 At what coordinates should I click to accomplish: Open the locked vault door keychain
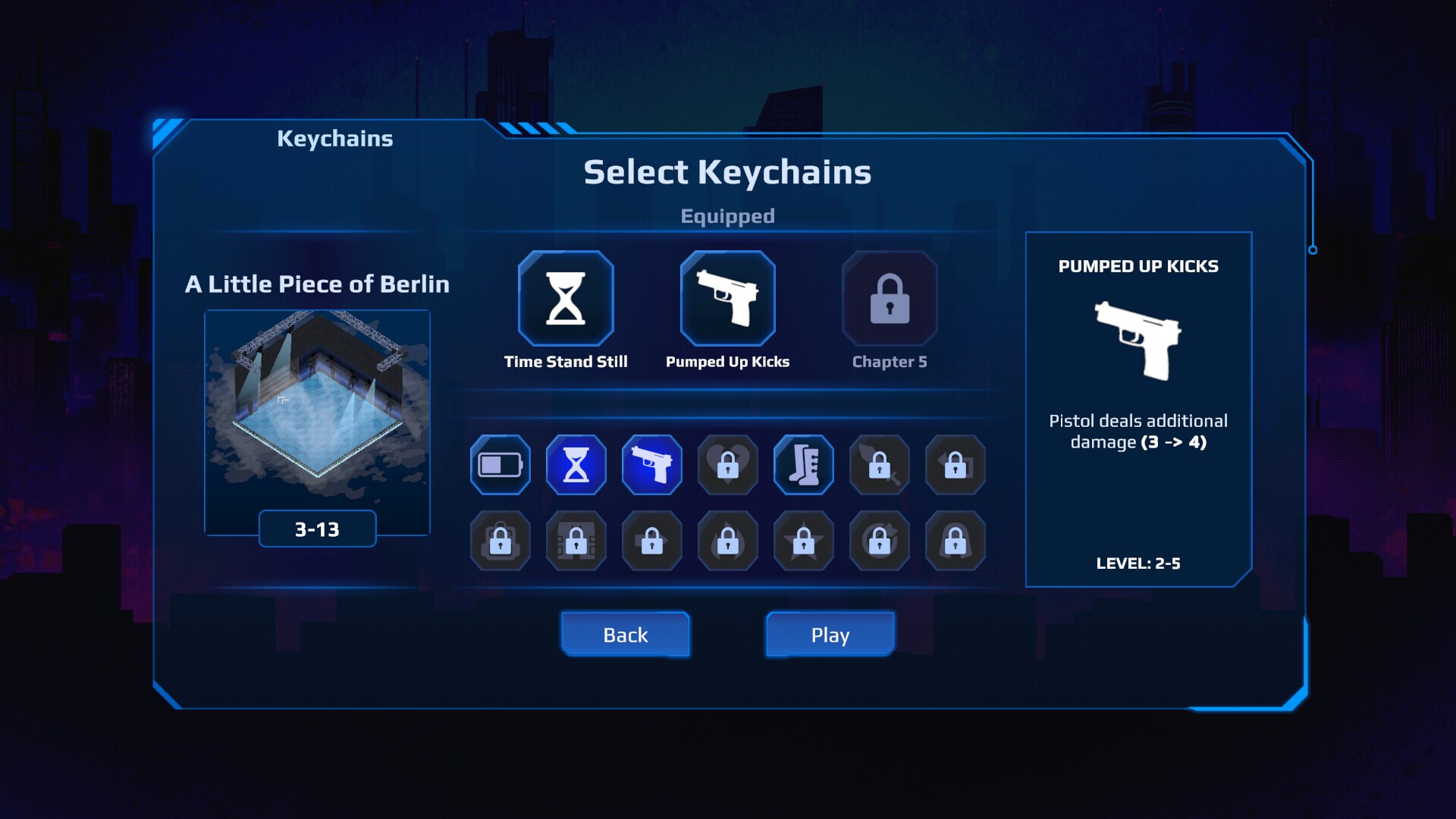(575, 541)
